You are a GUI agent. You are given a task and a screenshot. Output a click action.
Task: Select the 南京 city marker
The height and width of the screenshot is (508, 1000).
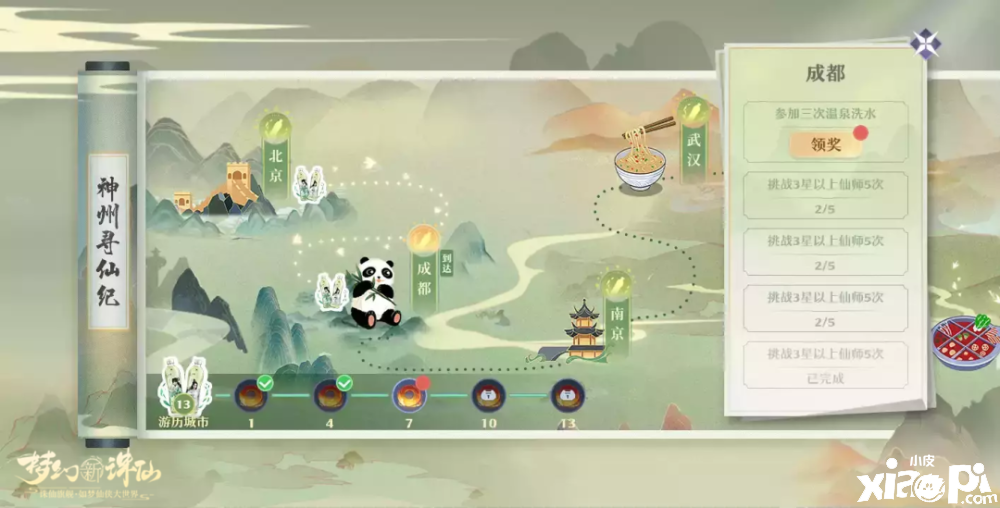click(x=616, y=311)
